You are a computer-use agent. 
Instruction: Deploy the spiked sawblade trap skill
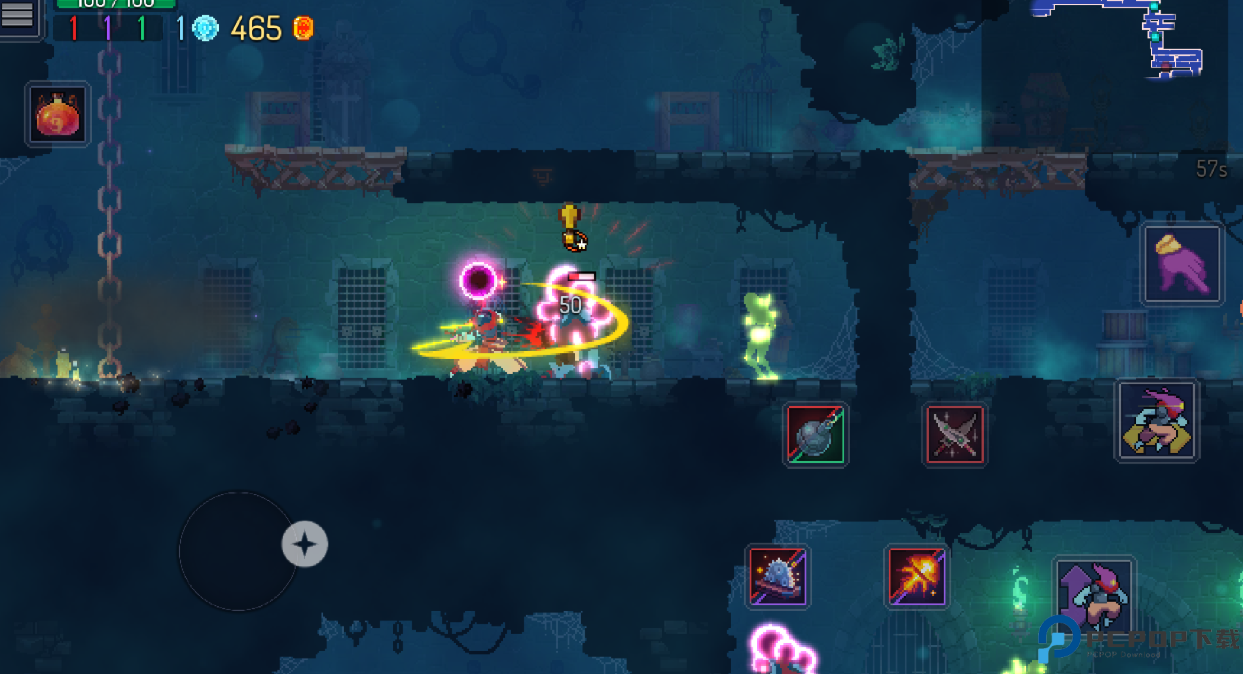[778, 576]
